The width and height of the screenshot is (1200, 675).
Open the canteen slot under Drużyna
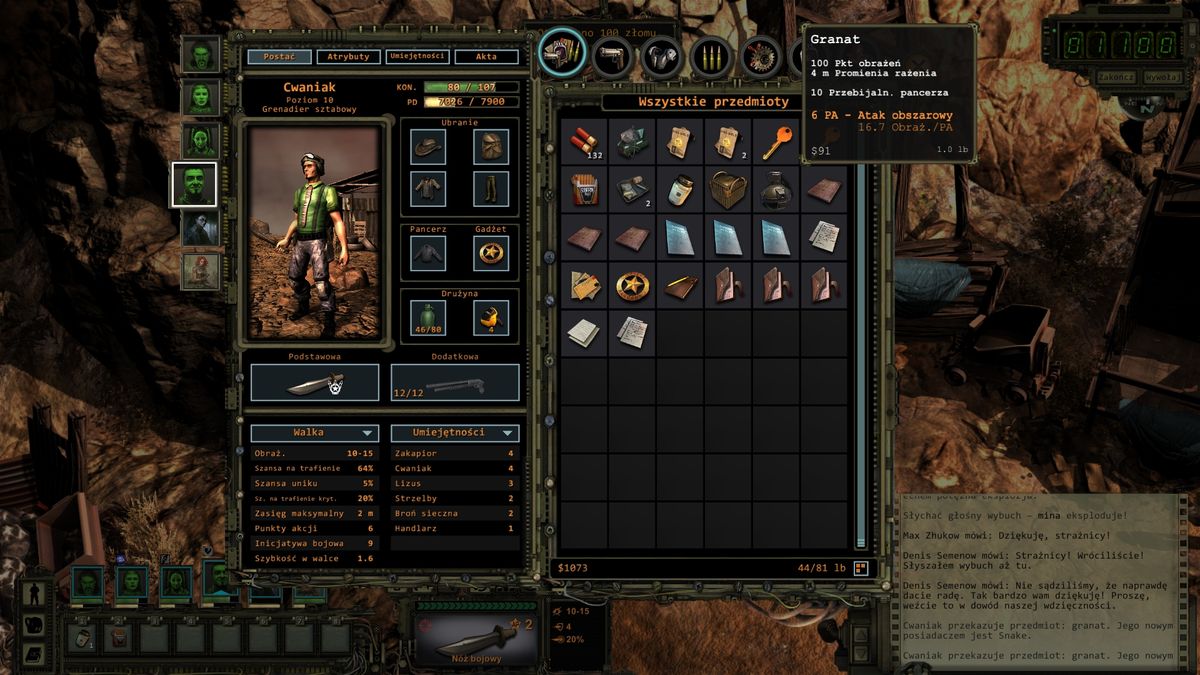pyautogui.click(x=428, y=318)
